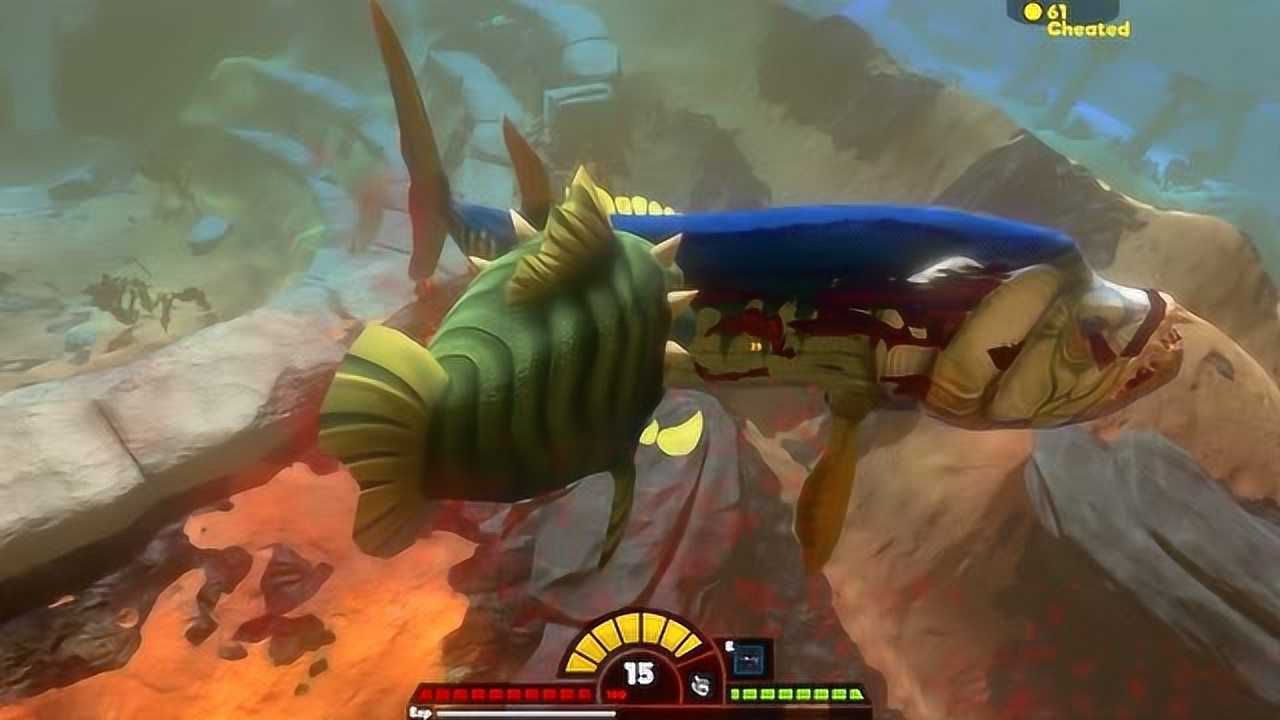Select the blue square ability slot
This screenshot has width=1280, height=720.
(x=746, y=660)
